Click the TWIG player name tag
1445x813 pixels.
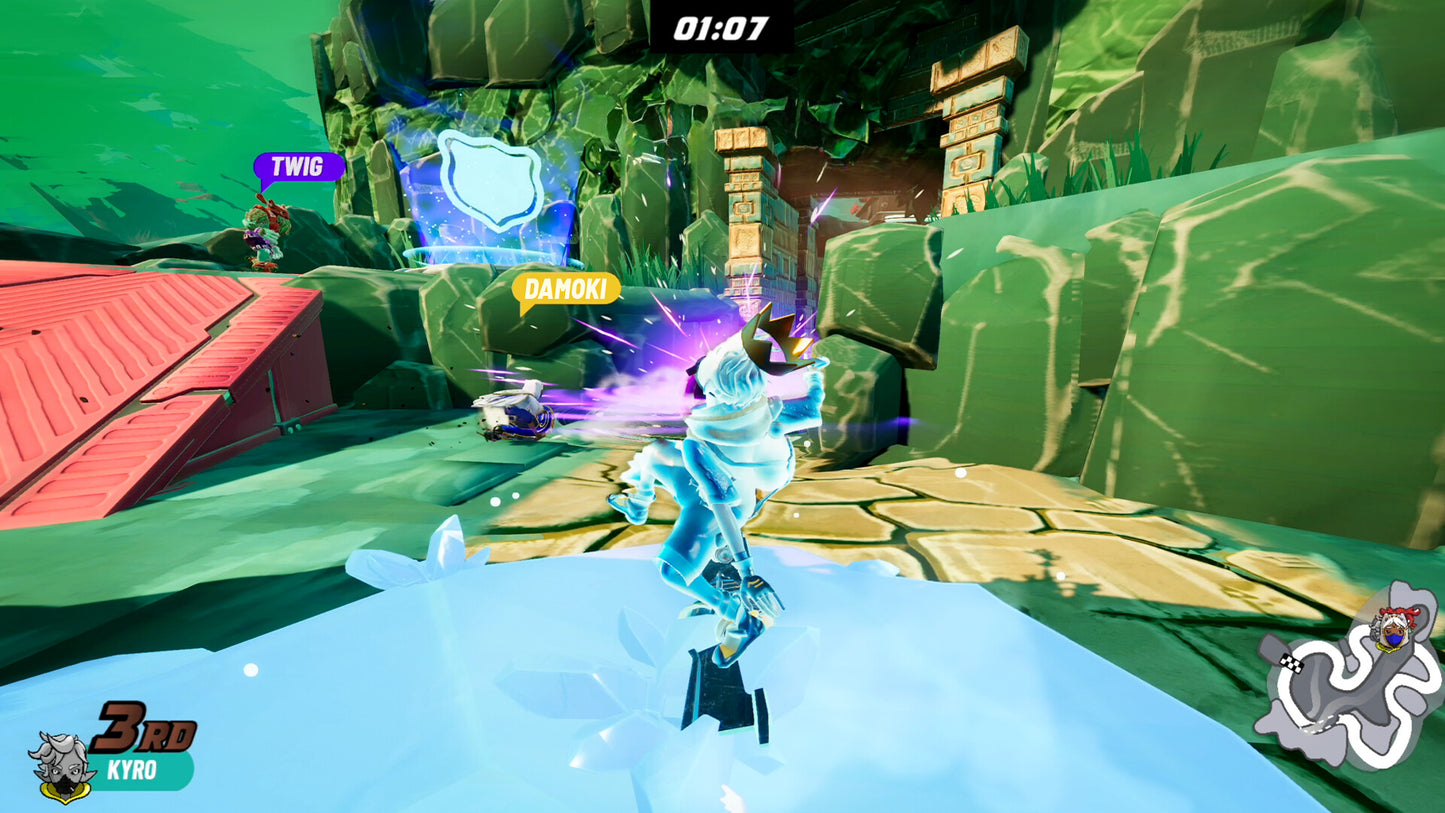point(297,167)
